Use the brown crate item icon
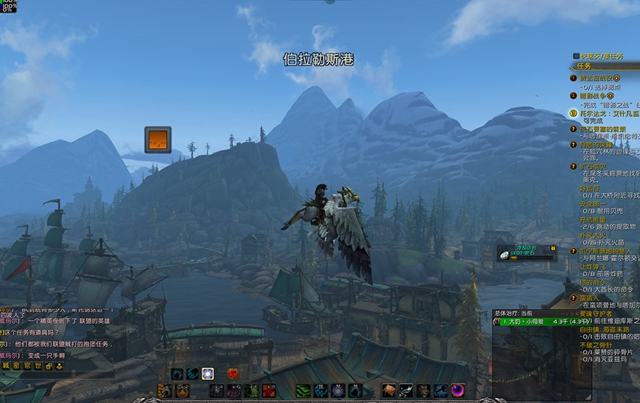Viewport: 640px width, 403px height. click(389, 390)
